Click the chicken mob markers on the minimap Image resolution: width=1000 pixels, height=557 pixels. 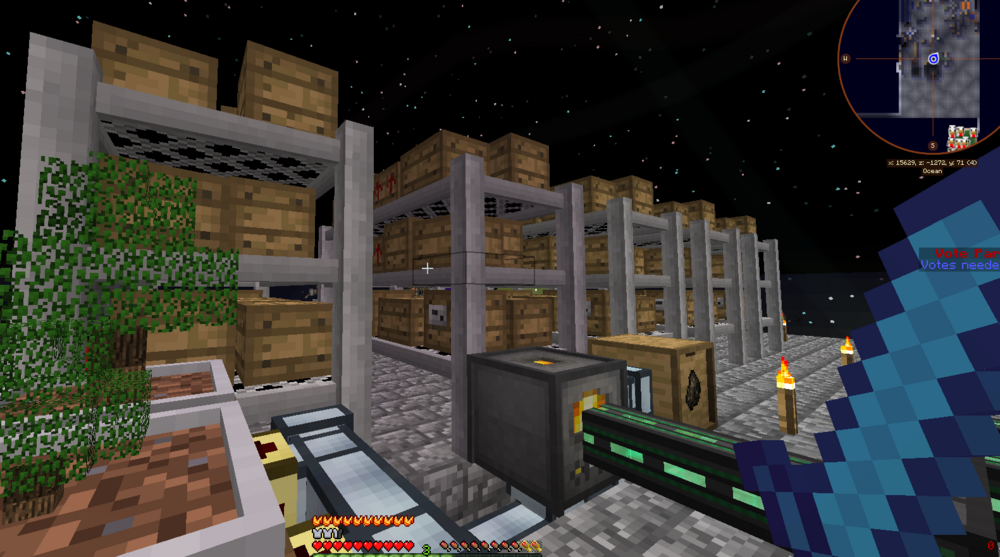point(961,137)
